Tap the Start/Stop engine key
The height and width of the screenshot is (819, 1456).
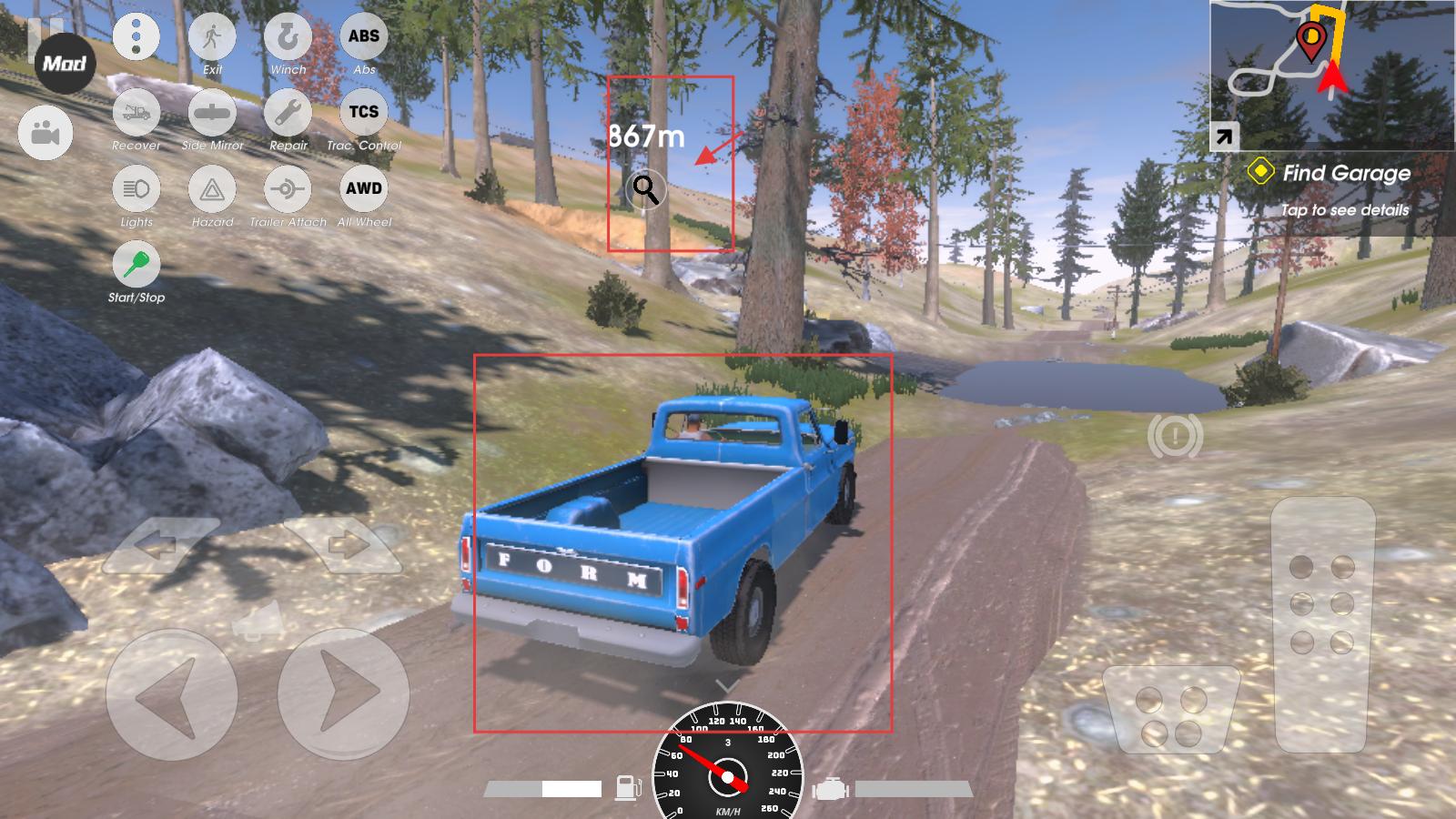[136, 265]
